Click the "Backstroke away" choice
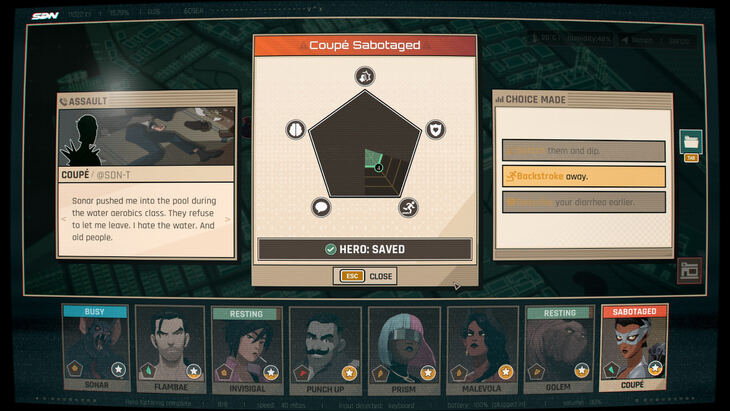The height and width of the screenshot is (411, 730). 584,176
